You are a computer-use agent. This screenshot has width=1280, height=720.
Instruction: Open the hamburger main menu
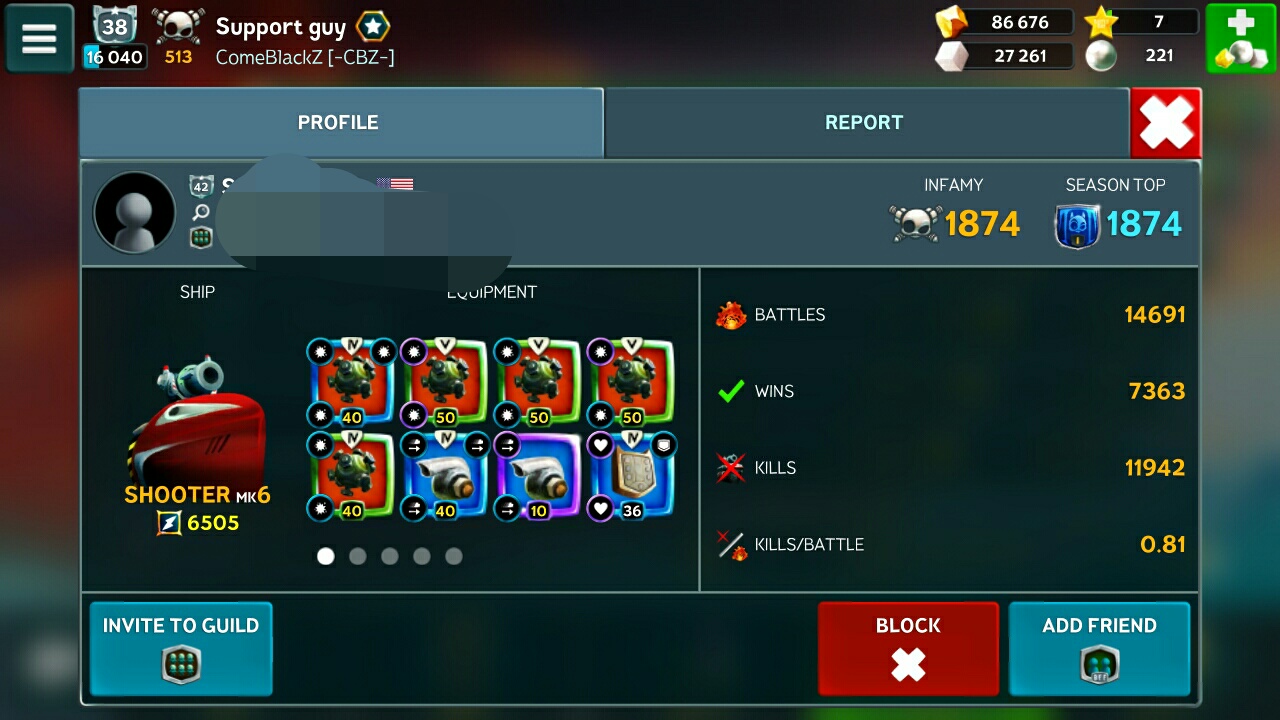pos(39,38)
